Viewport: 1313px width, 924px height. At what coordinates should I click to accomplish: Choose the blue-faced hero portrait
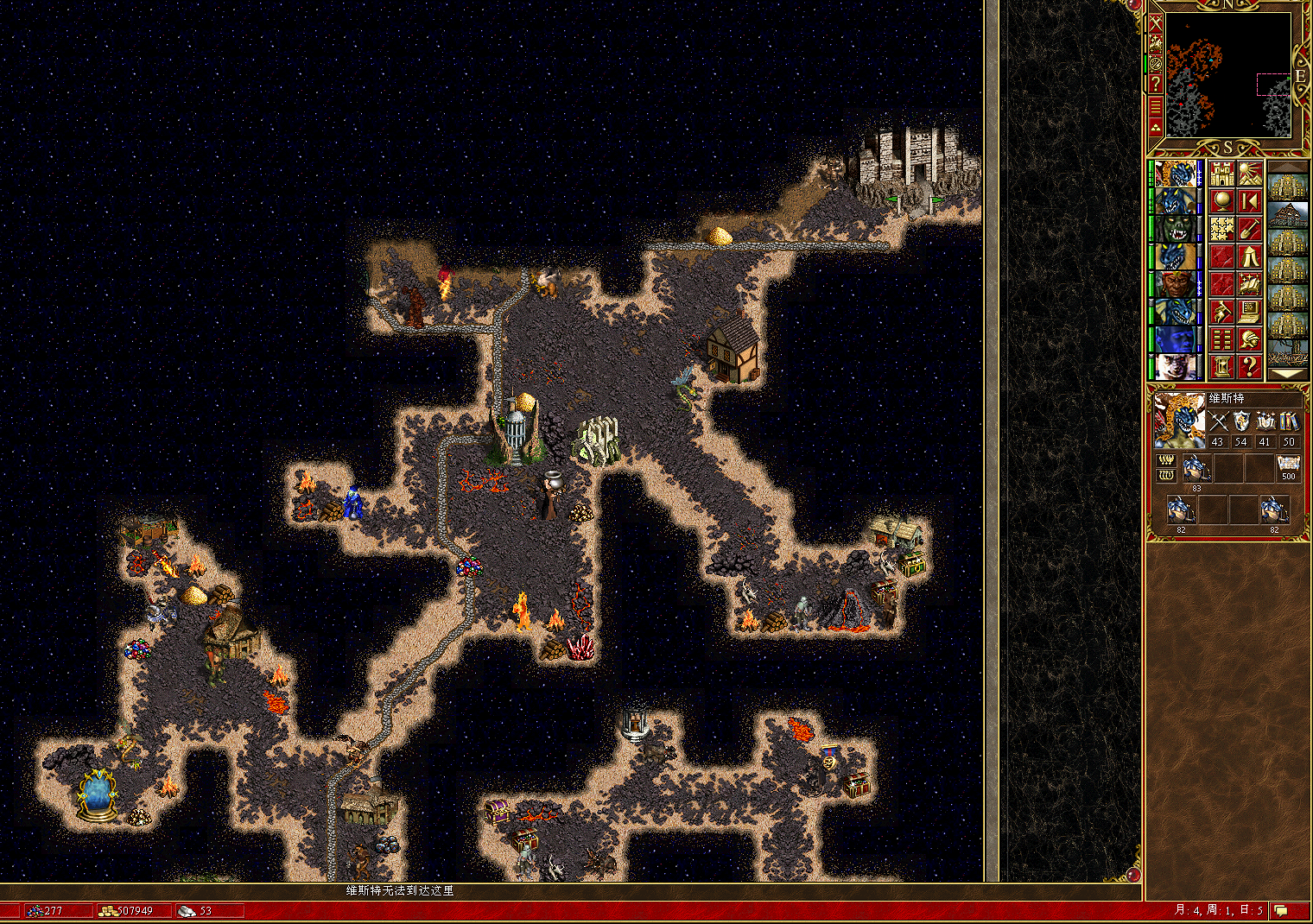coord(1175,339)
